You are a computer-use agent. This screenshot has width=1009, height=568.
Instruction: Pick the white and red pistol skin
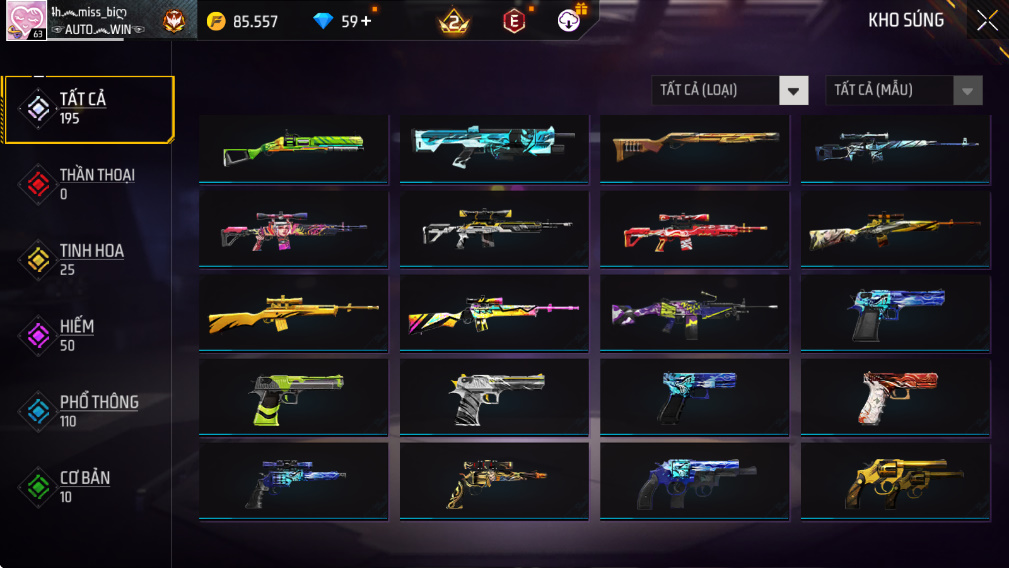895,398
